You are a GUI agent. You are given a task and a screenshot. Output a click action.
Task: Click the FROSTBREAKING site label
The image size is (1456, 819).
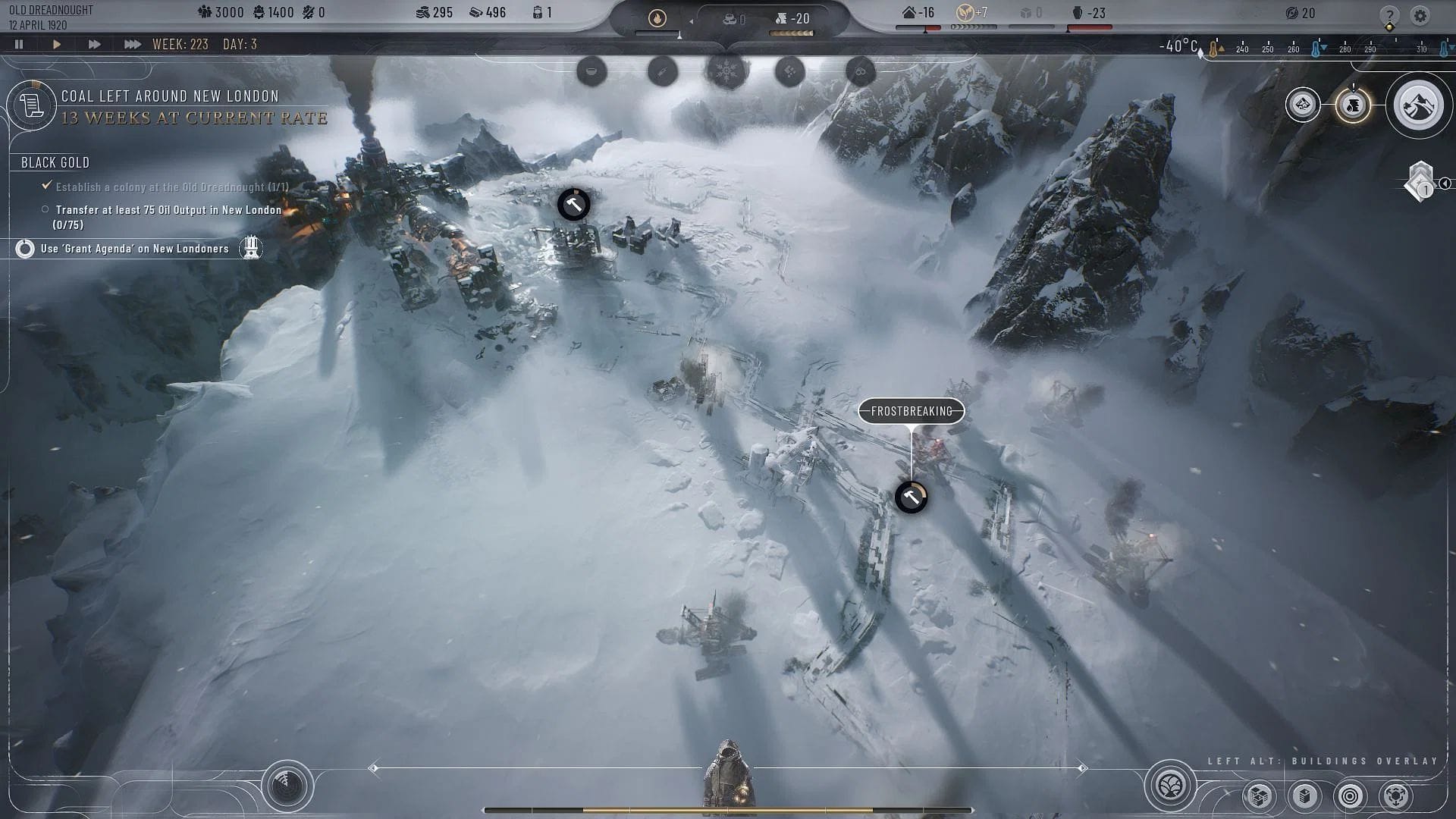click(911, 412)
